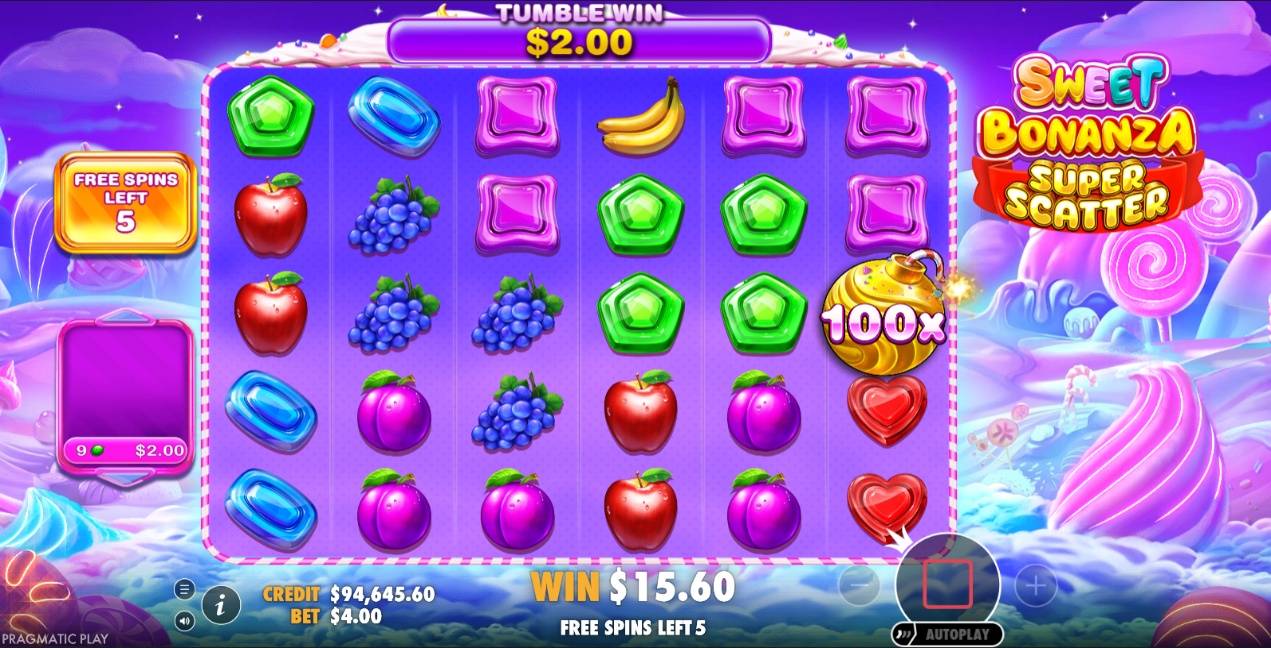Viewport: 1271px width, 648px height.
Task: Decrease the bet with the minus button
Action: tap(859, 586)
